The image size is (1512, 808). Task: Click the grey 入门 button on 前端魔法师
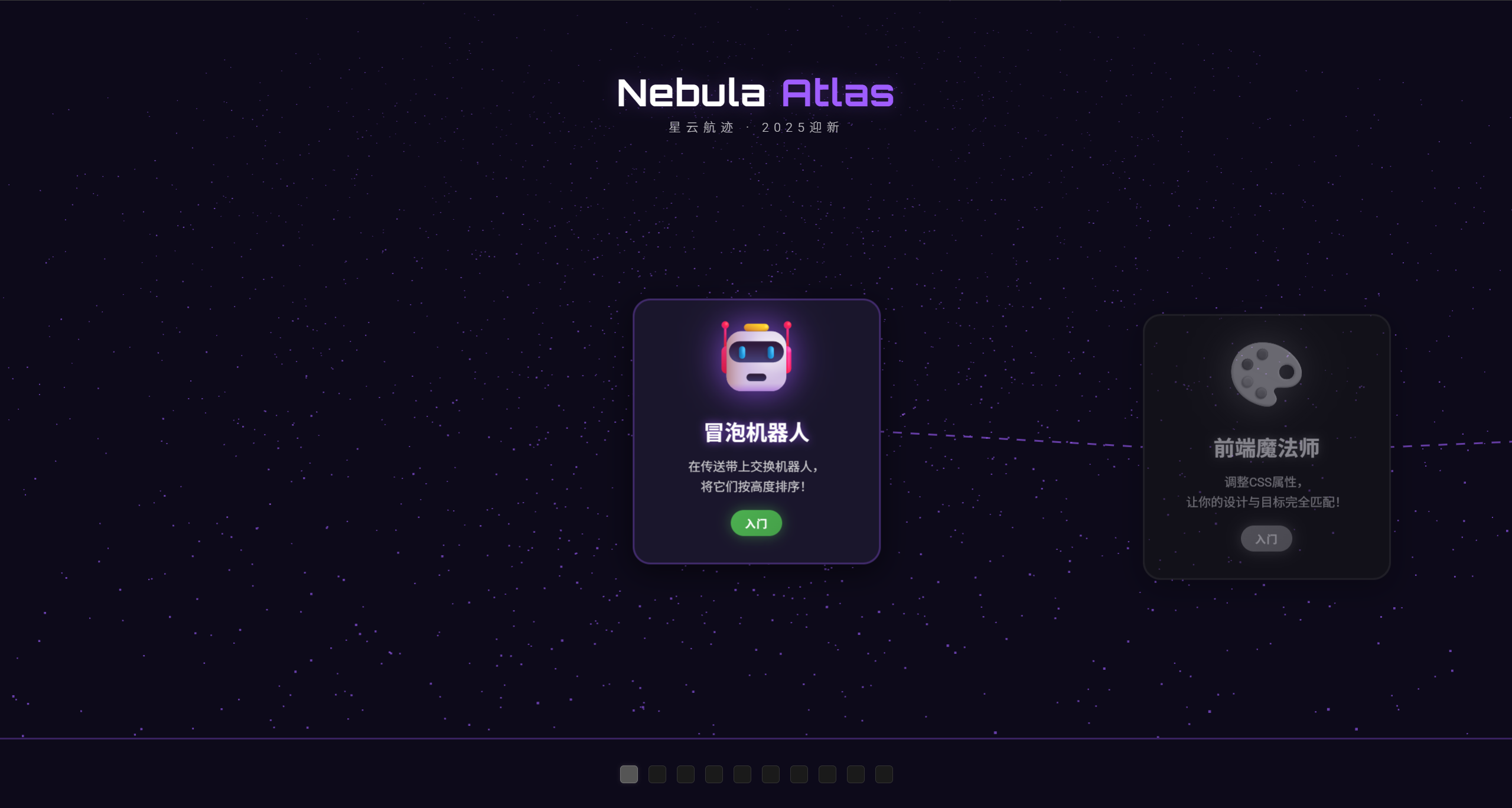coord(1266,539)
